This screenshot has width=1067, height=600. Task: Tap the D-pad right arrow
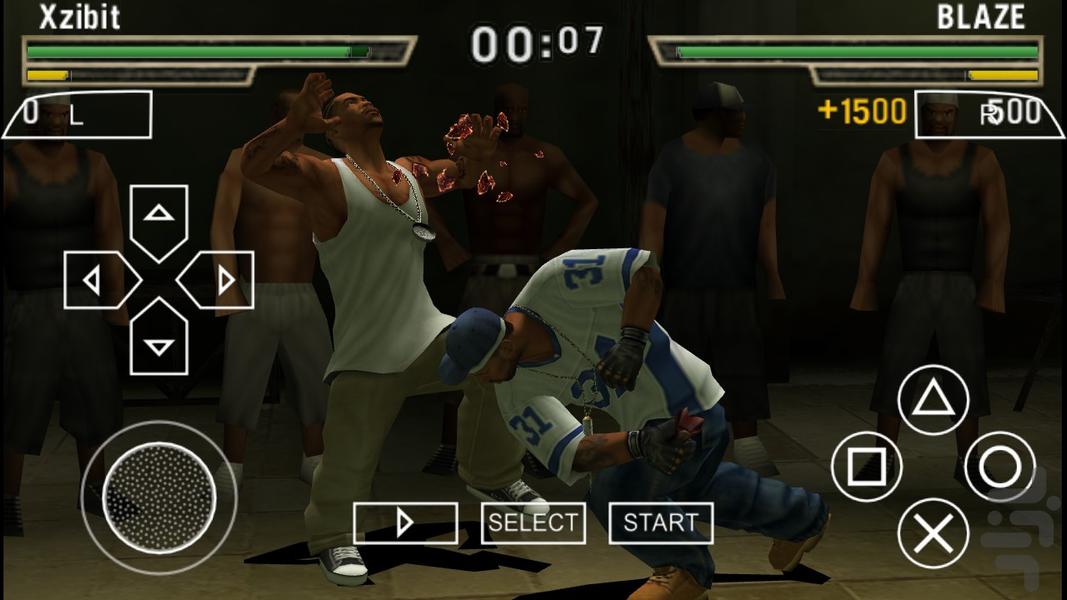tap(220, 280)
